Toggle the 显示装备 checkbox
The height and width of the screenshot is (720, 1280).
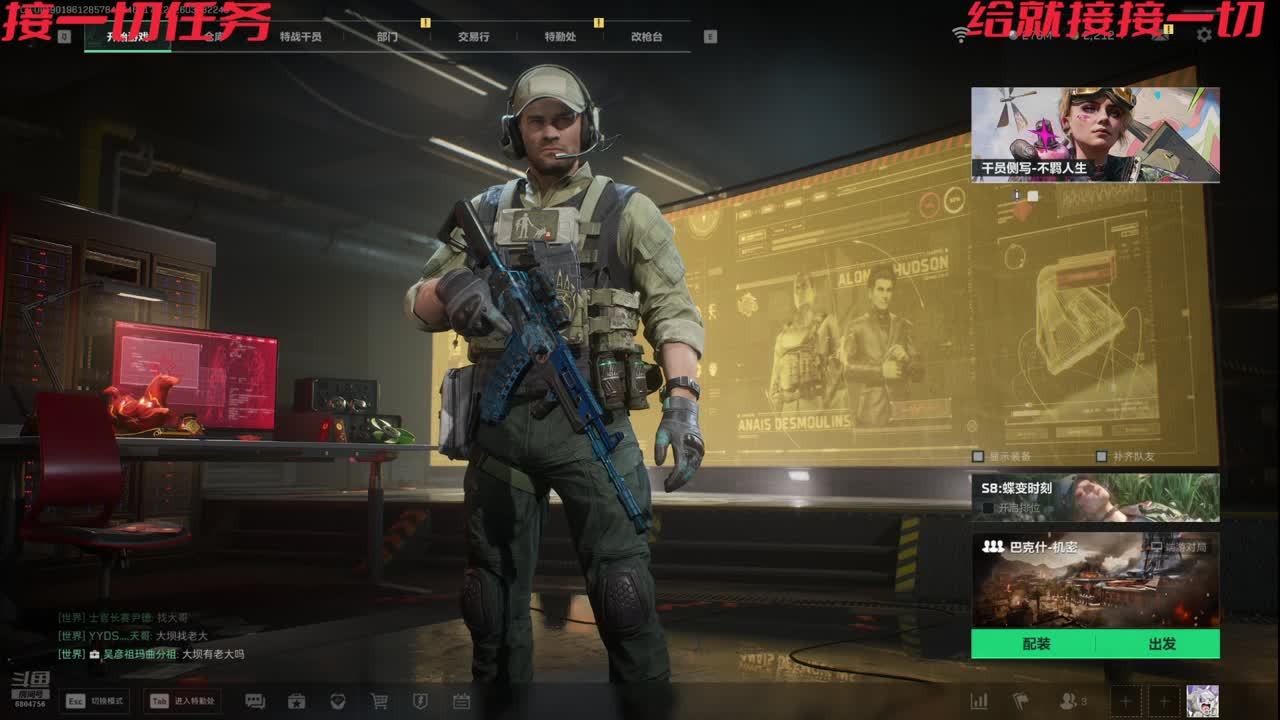point(978,457)
